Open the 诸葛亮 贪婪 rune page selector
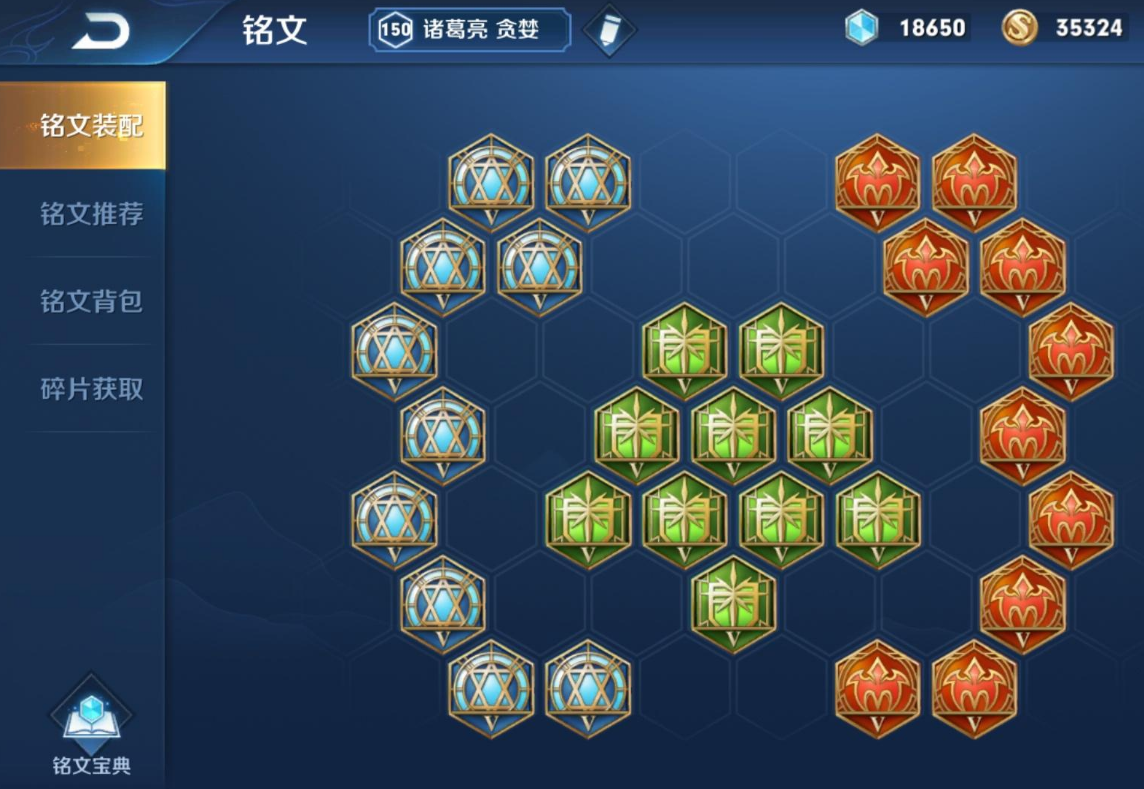The image size is (1144, 789). click(470, 30)
